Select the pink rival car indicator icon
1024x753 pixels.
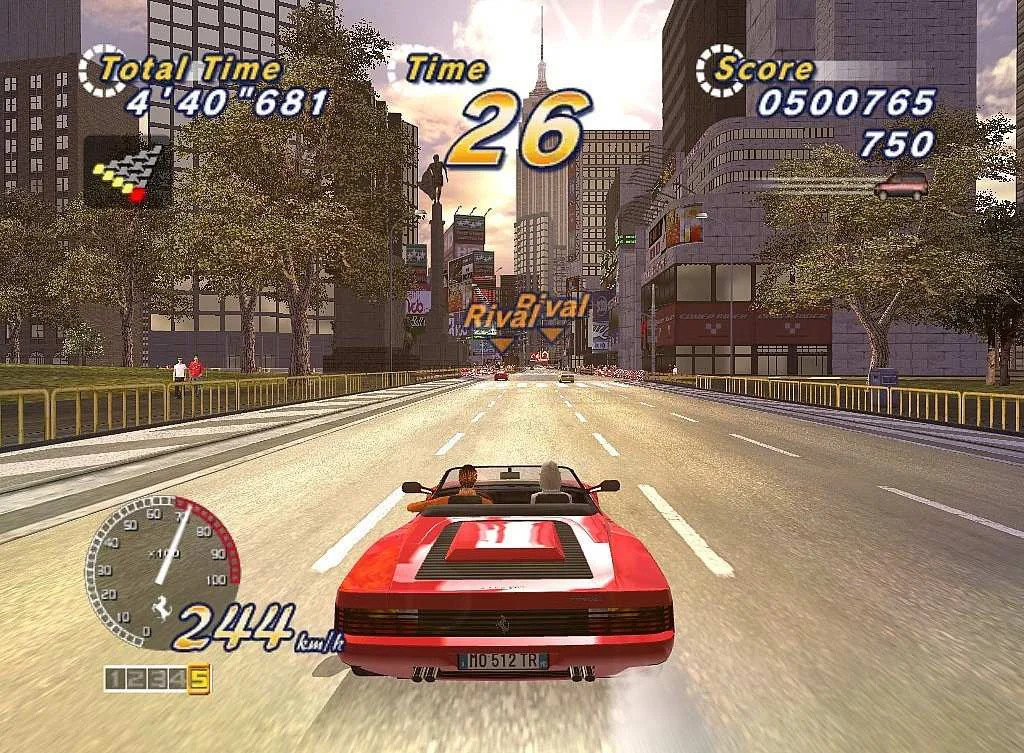pos(900,185)
